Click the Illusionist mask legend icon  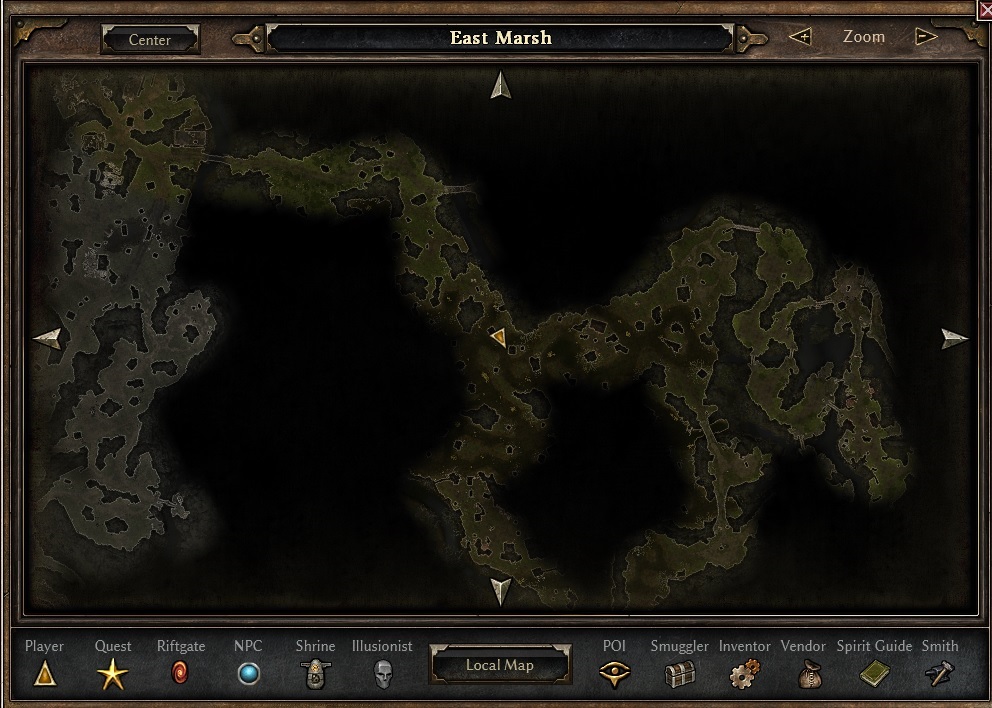point(382,674)
